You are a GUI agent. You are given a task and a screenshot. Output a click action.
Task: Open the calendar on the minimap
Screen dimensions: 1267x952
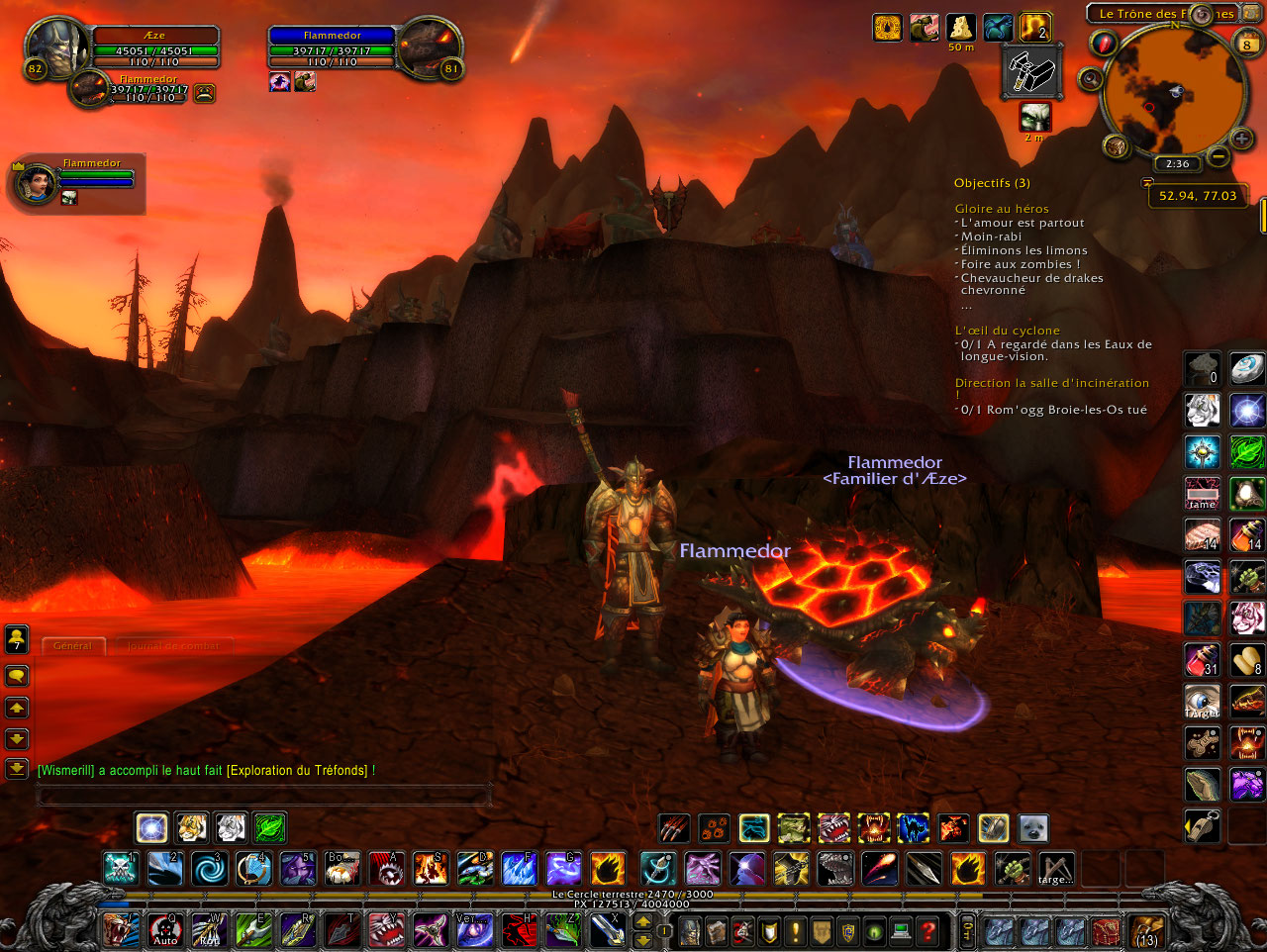tap(1245, 44)
